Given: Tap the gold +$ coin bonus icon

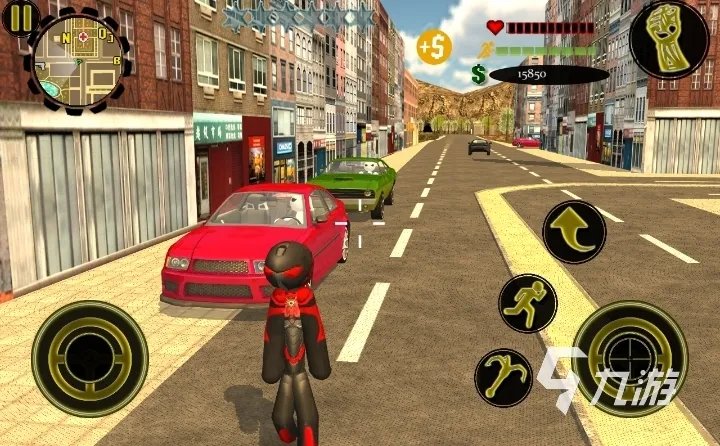Looking at the screenshot, I should tap(433, 47).
